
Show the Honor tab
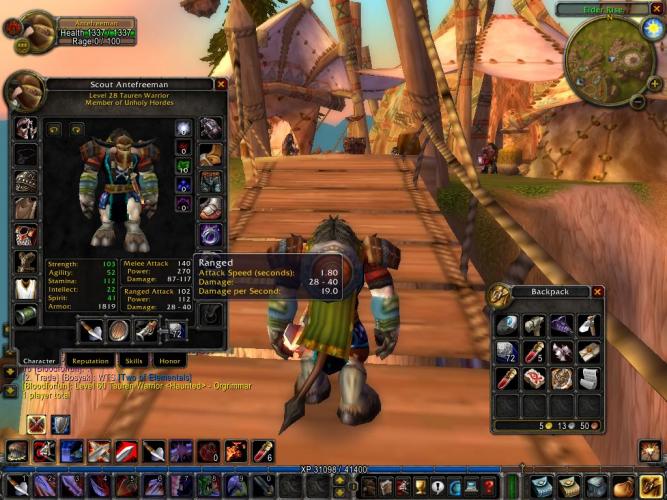click(x=169, y=360)
